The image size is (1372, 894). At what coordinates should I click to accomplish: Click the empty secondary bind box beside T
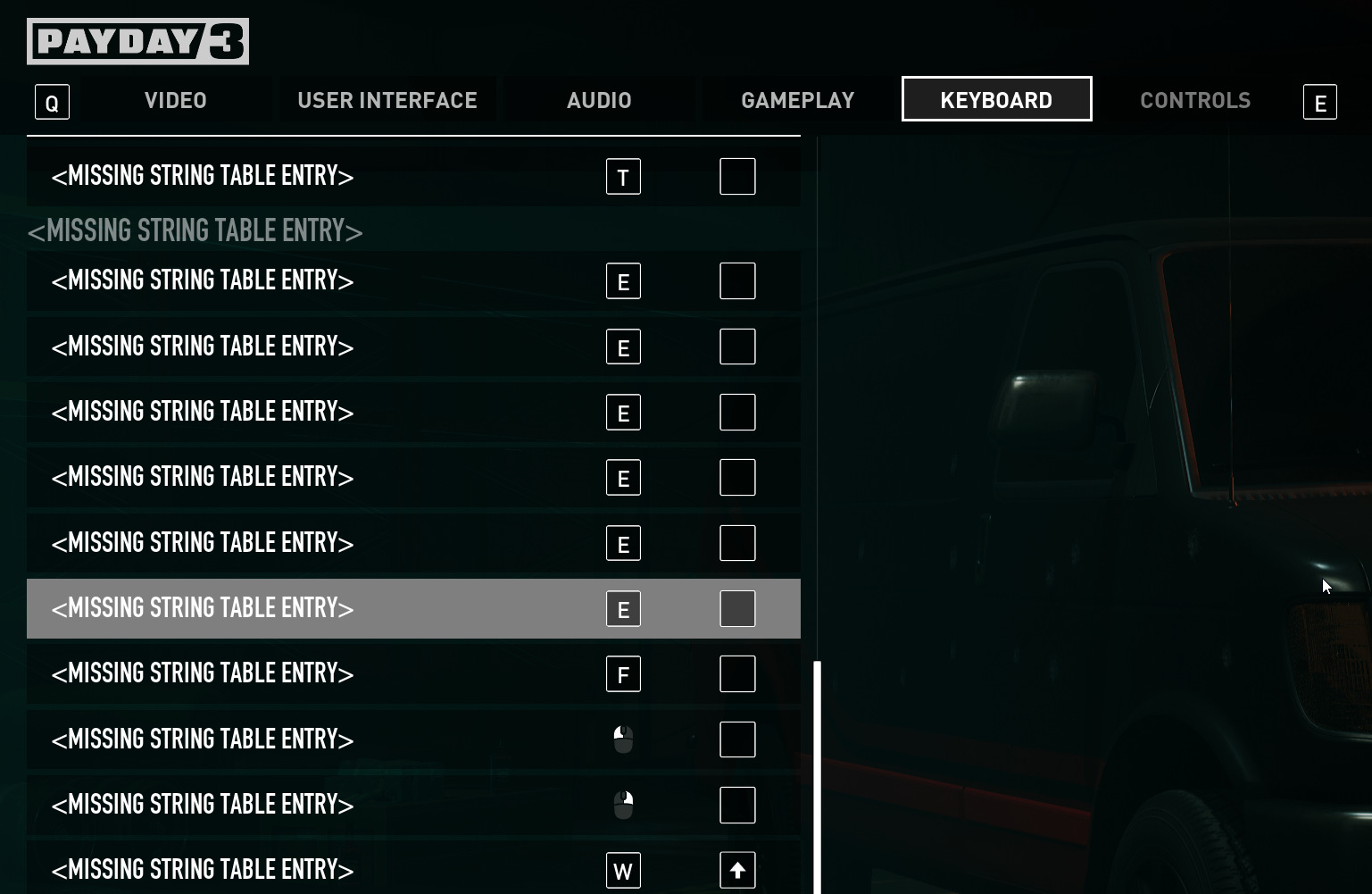pos(737,176)
